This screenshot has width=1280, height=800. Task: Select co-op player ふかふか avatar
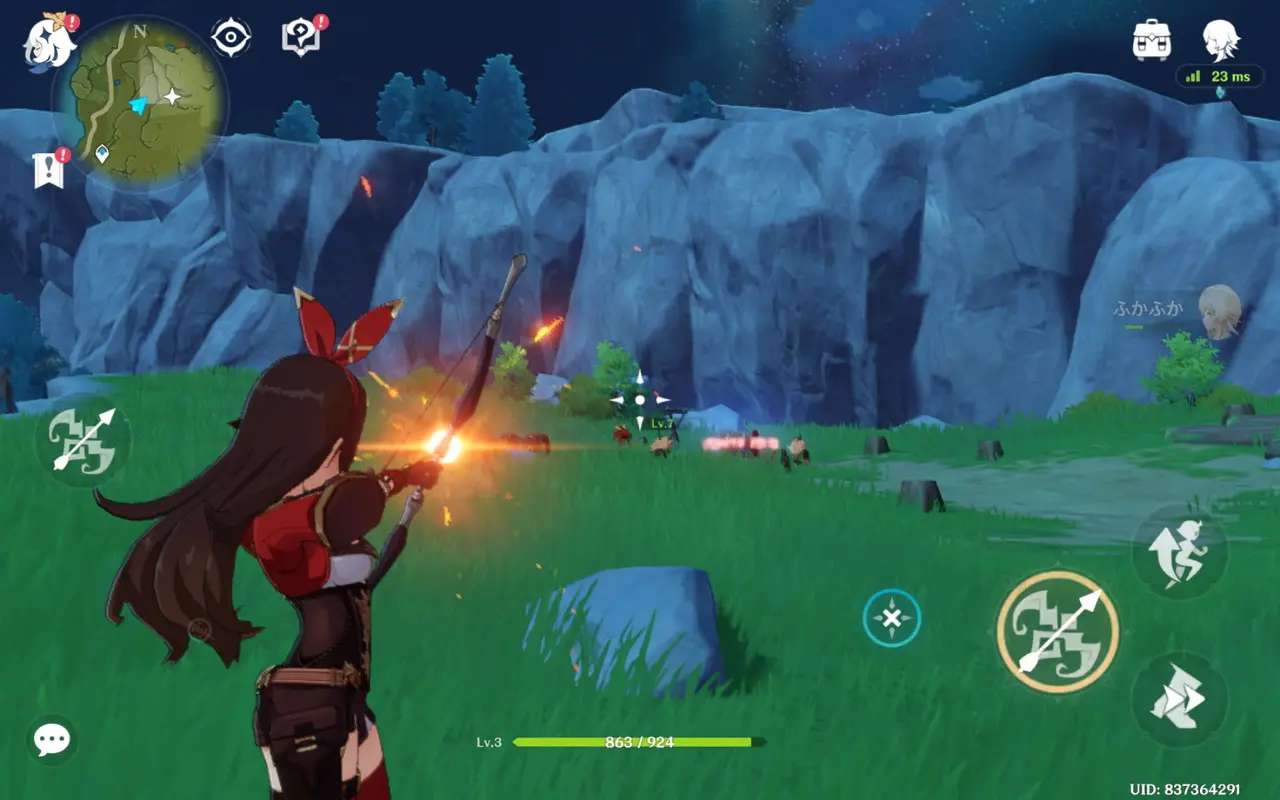tap(1219, 310)
